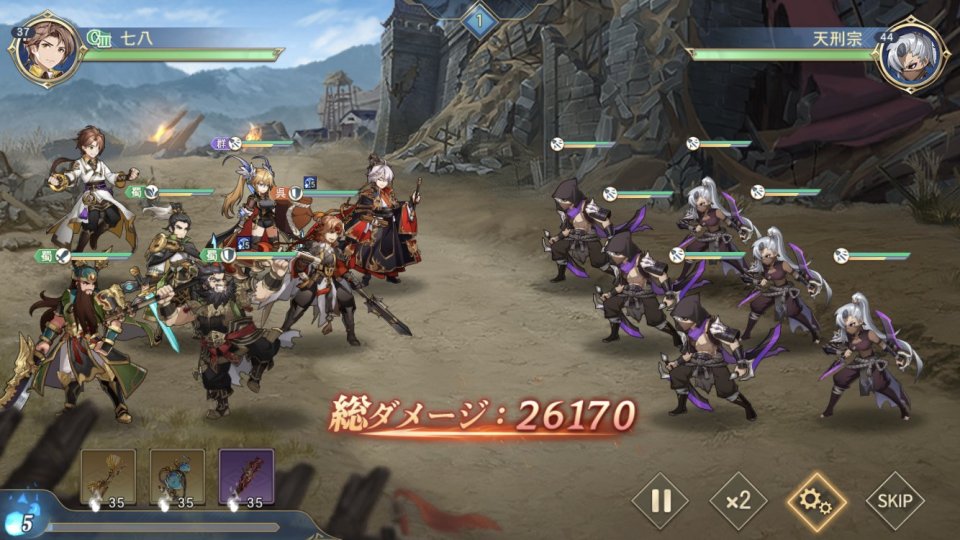
Task: Skip the battle with SKIP
Action: pos(894,500)
